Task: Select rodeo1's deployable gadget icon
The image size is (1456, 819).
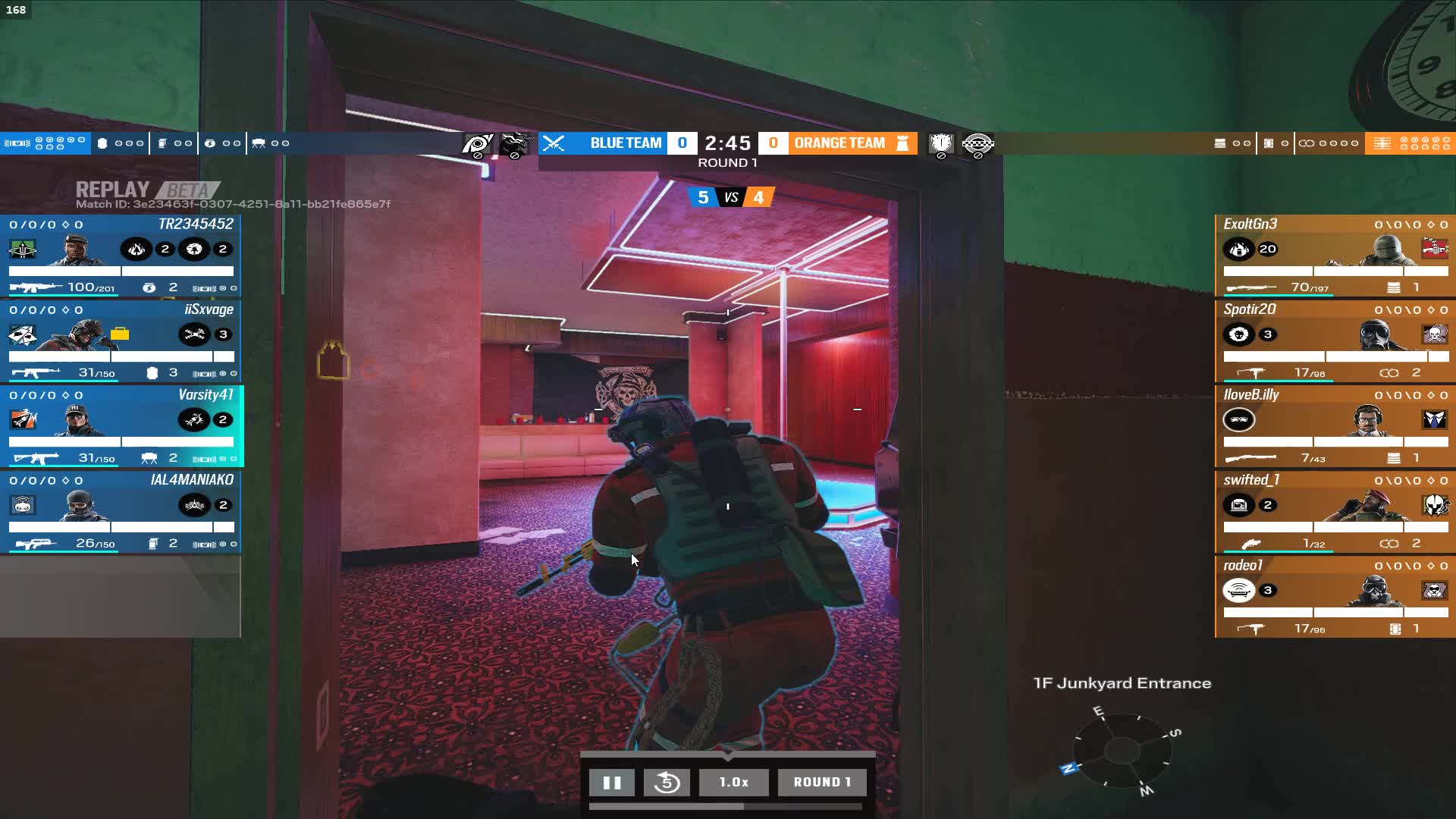Action: [1239, 590]
